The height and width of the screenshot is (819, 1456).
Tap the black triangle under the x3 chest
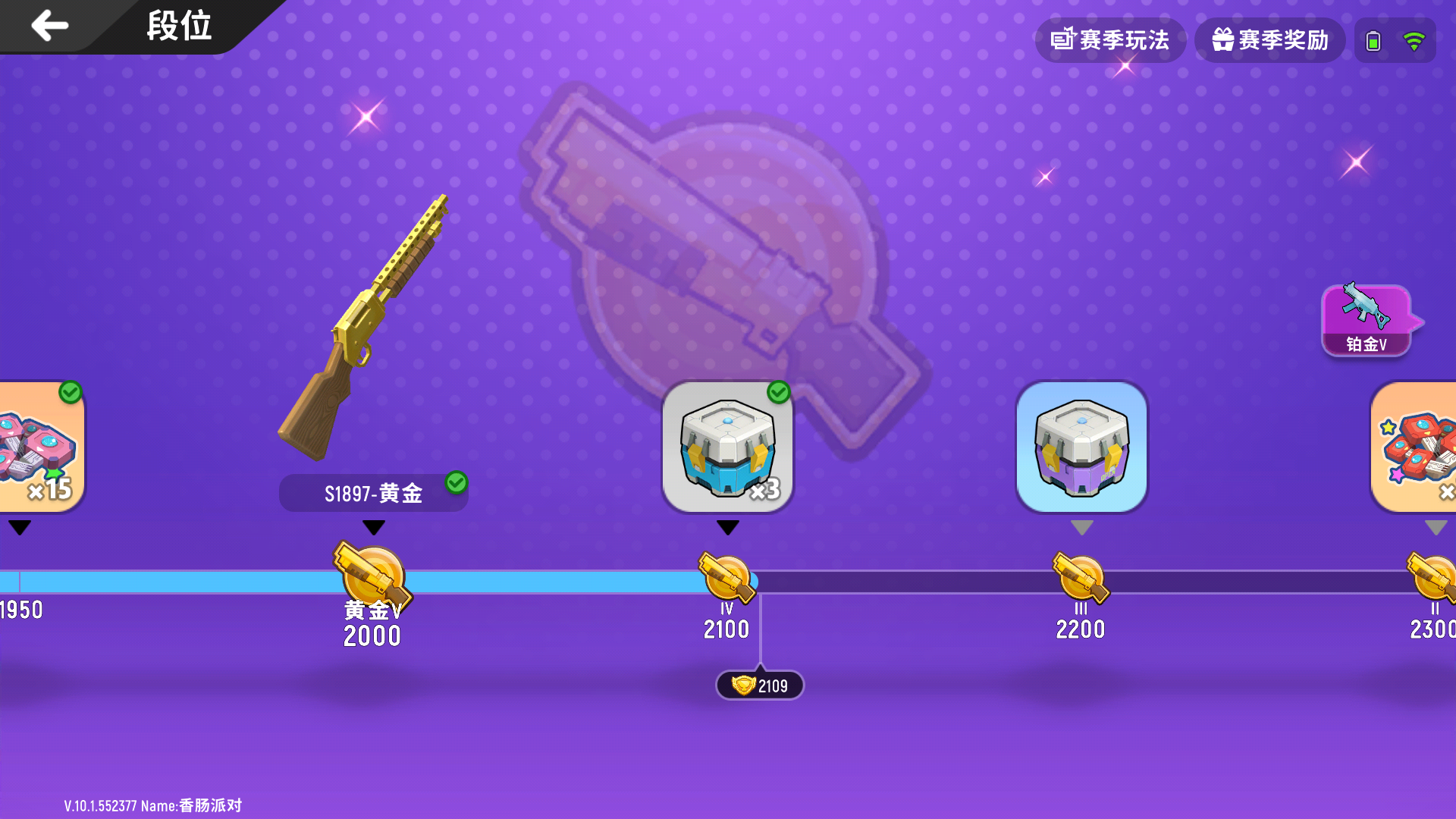(727, 529)
